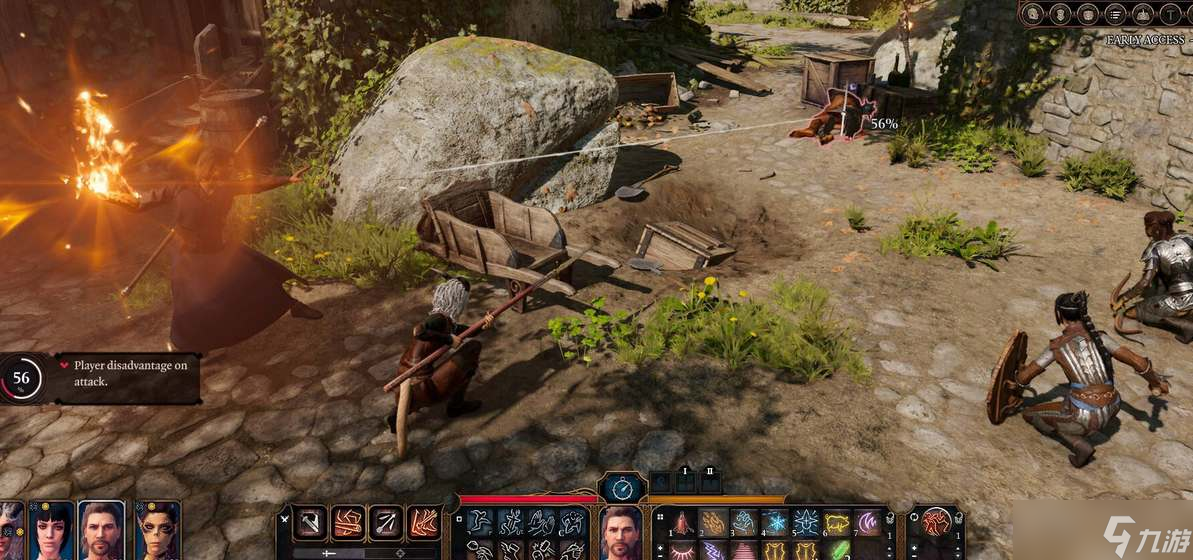Cast the orange flame spell in slot 2
The width and height of the screenshot is (1193, 560).
point(713,523)
